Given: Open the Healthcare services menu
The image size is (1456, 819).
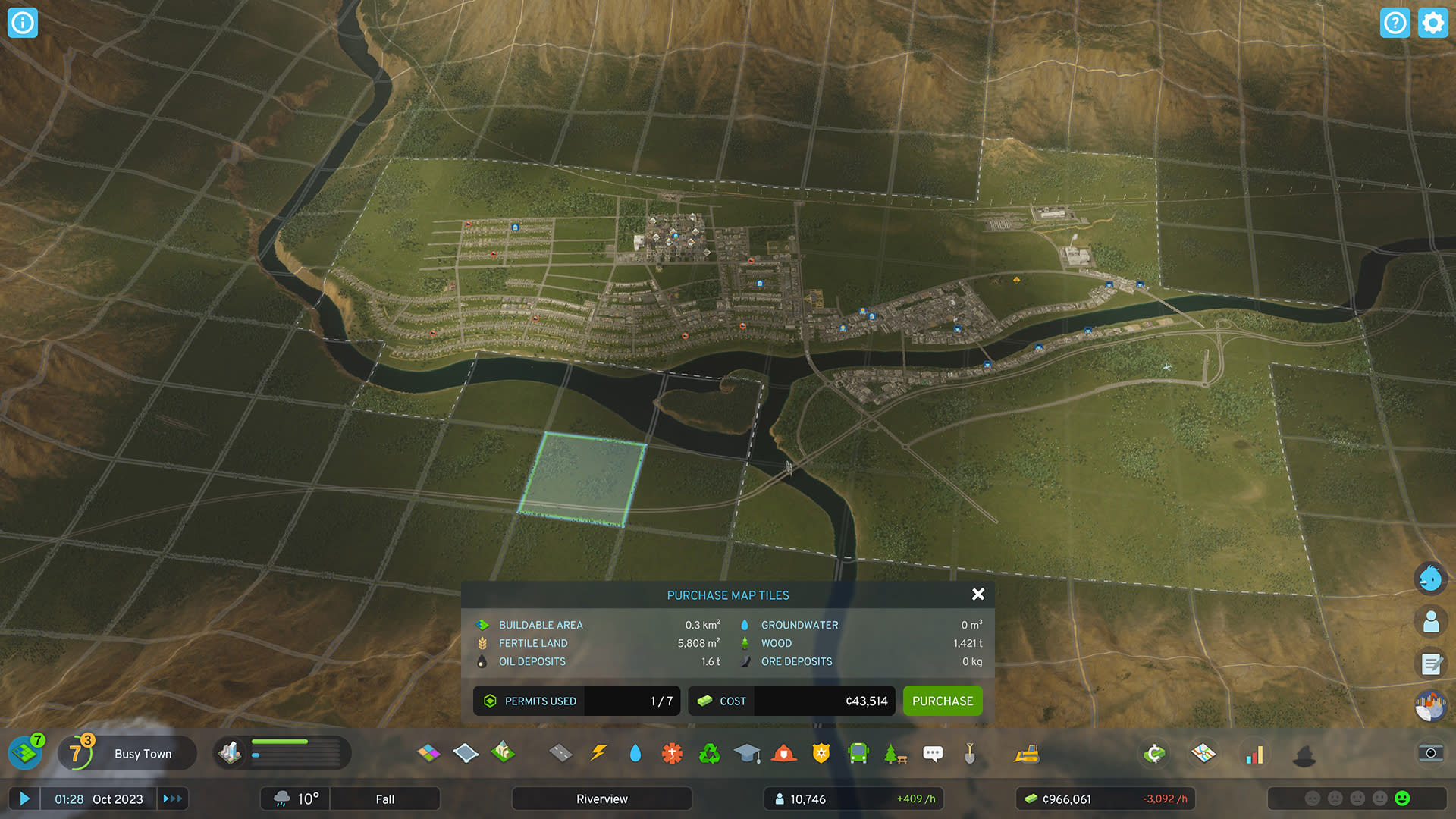Looking at the screenshot, I should tap(672, 753).
